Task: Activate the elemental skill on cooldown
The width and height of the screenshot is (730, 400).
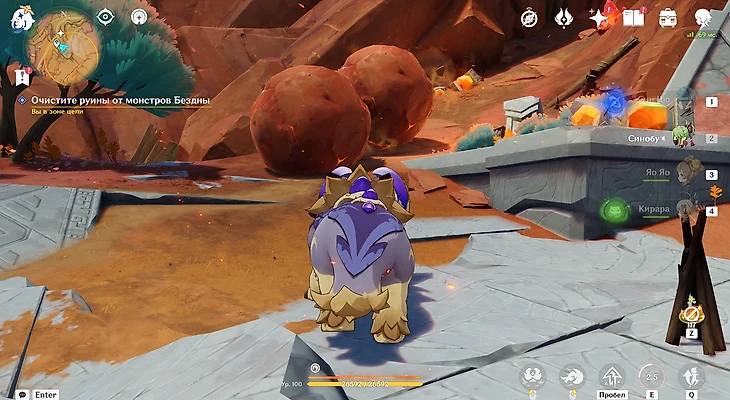Action: pos(652,376)
